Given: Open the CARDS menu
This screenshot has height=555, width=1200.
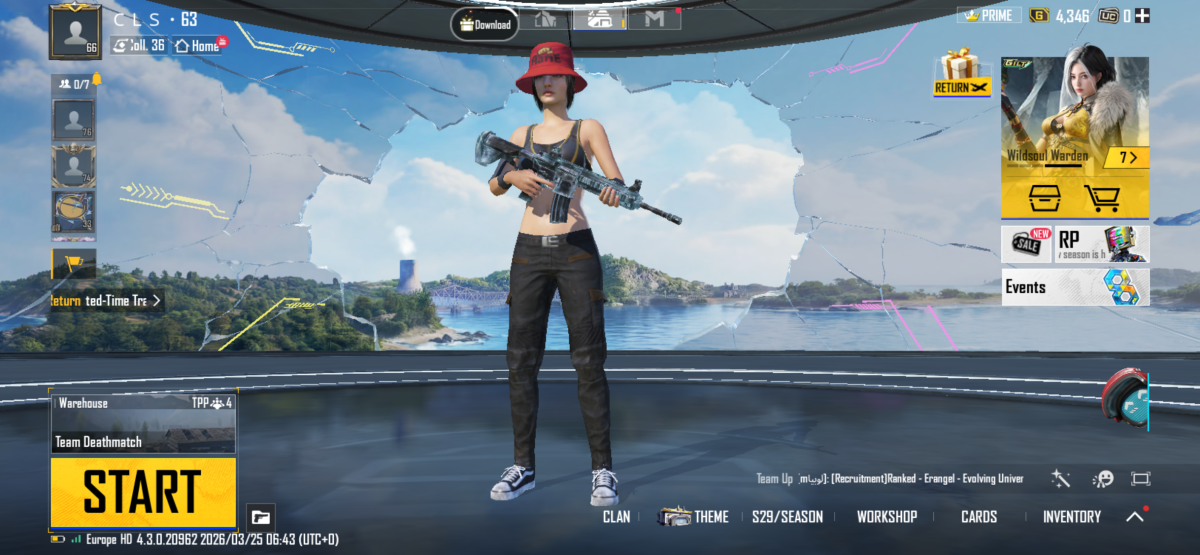Looking at the screenshot, I should click(x=979, y=517).
